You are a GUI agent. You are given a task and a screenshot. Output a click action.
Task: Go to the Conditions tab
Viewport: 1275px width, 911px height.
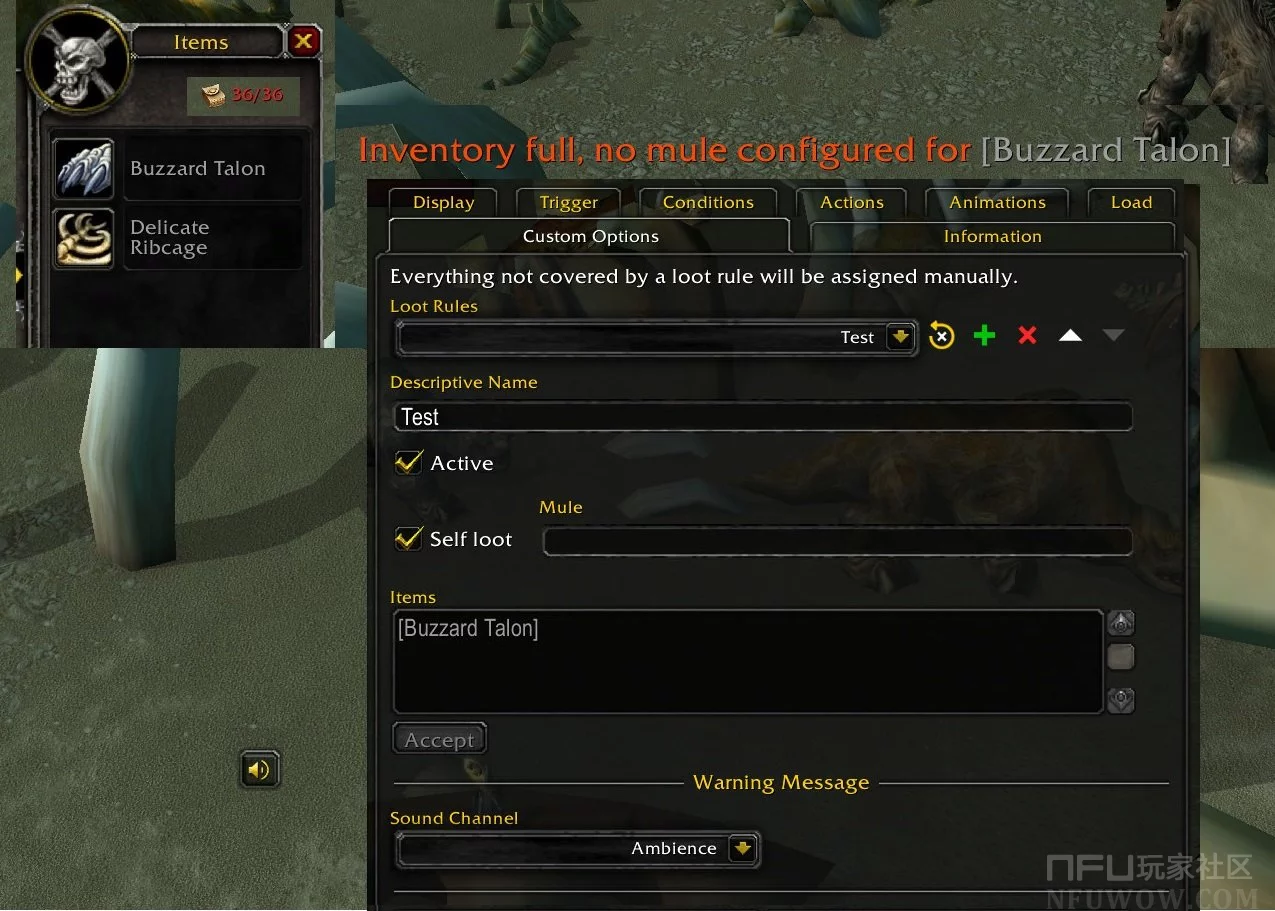click(708, 202)
